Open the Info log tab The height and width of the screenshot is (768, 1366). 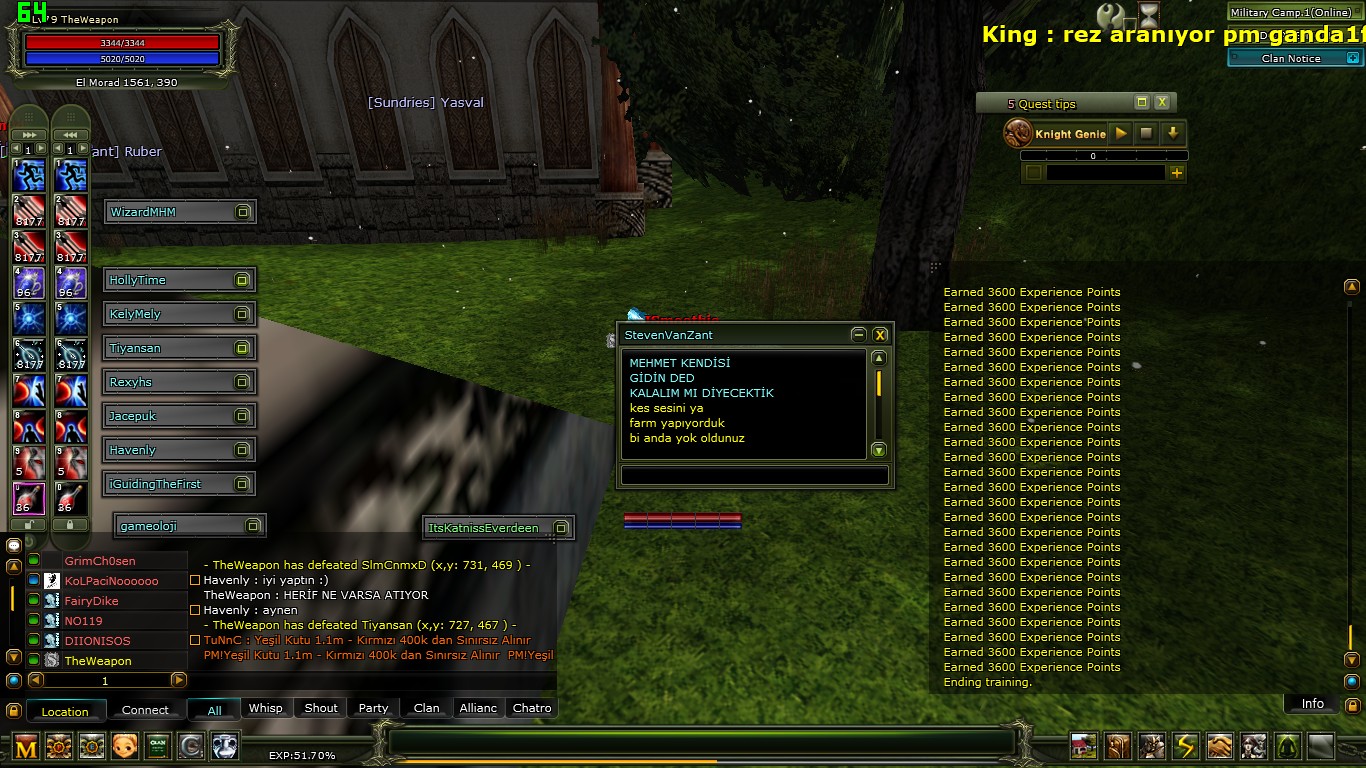tap(1312, 704)
